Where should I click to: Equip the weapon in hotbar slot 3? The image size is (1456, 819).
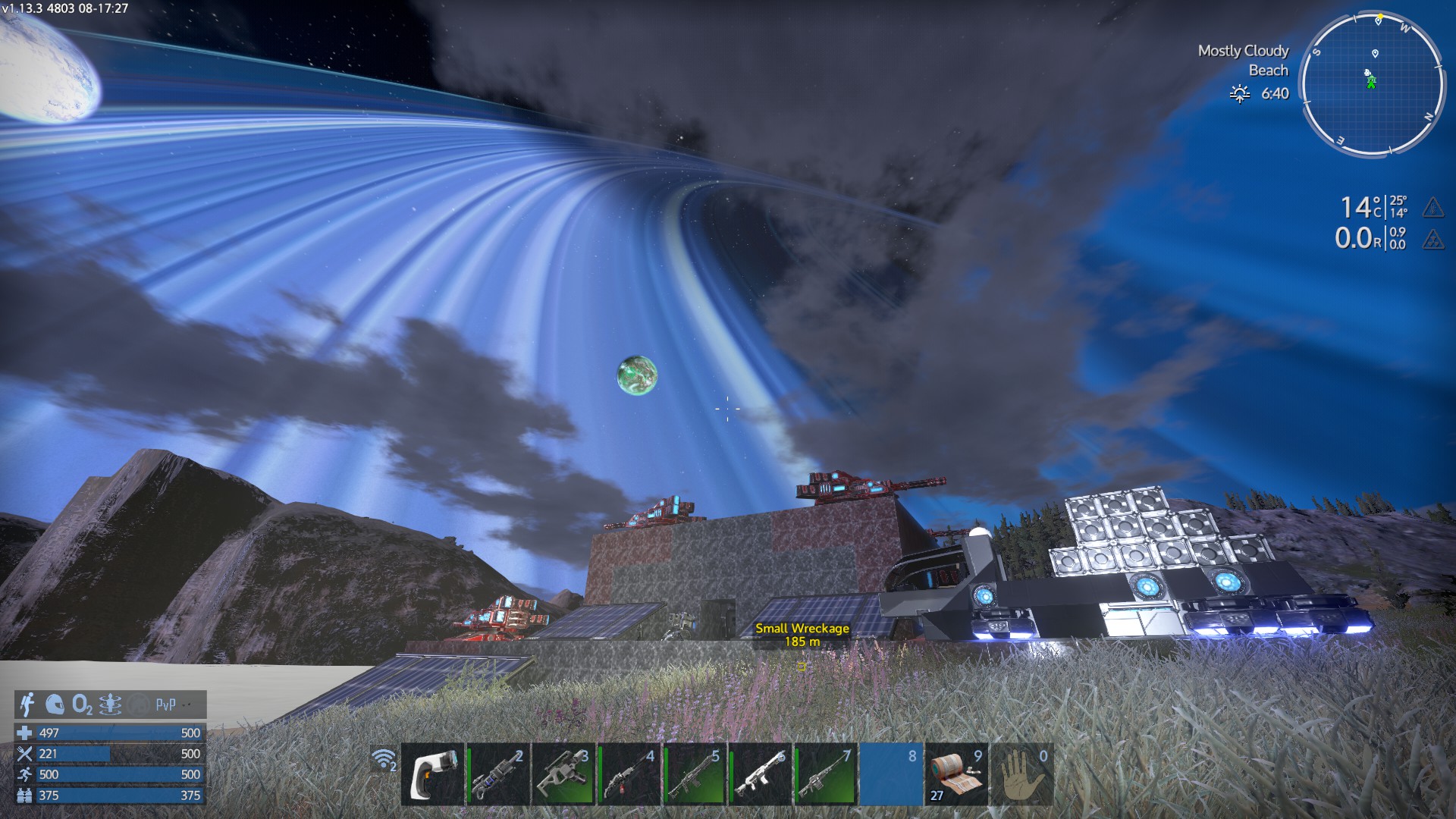coord(563,774)
